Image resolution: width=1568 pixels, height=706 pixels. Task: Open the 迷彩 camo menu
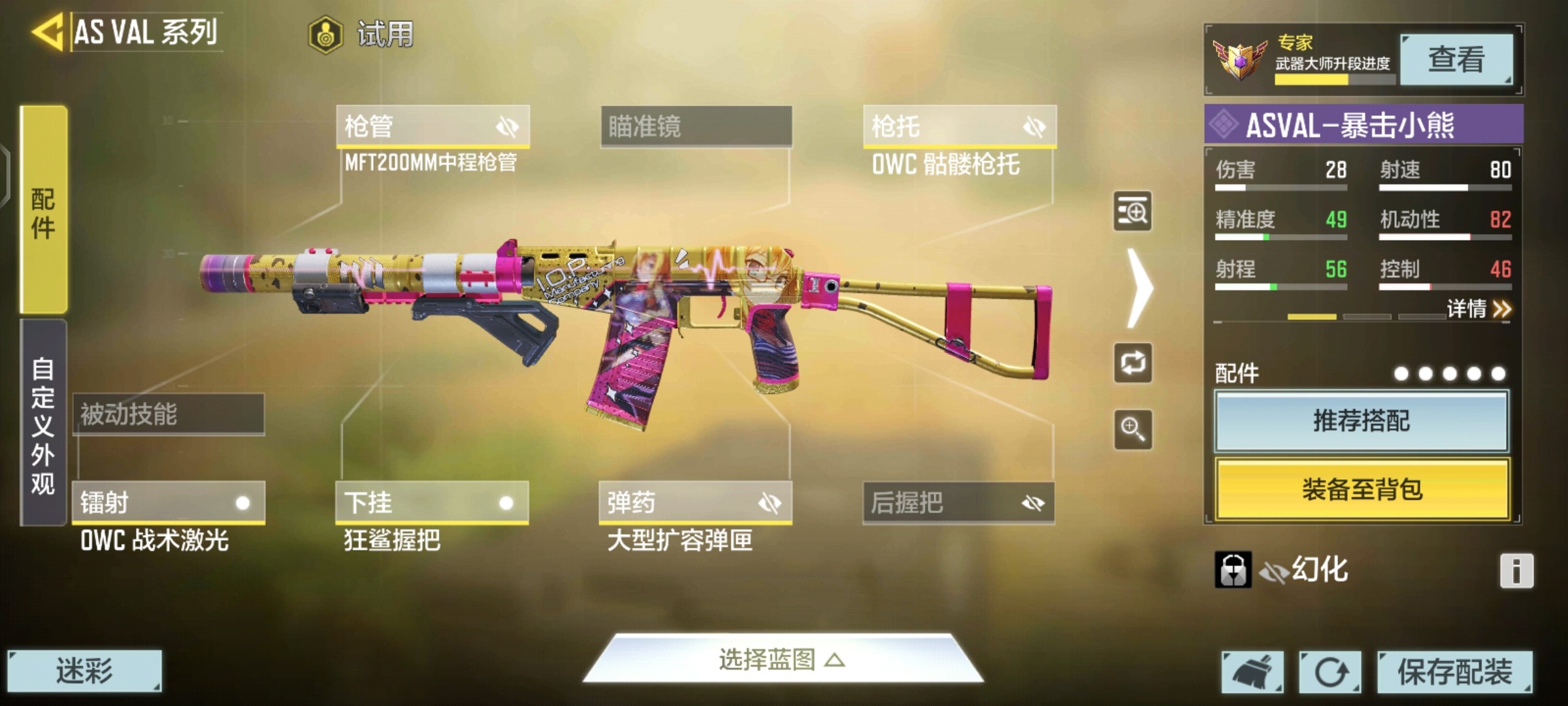coord(84,671)
